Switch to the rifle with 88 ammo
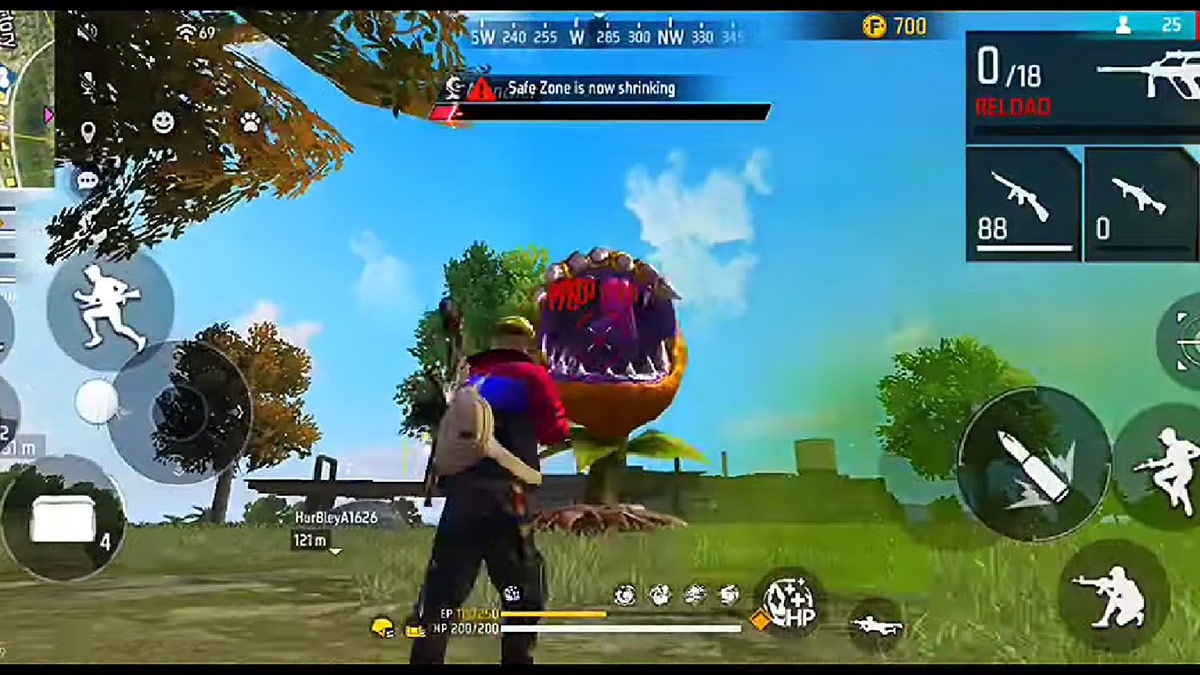Screen dimensions: 1200x675 click(1022, 204)
